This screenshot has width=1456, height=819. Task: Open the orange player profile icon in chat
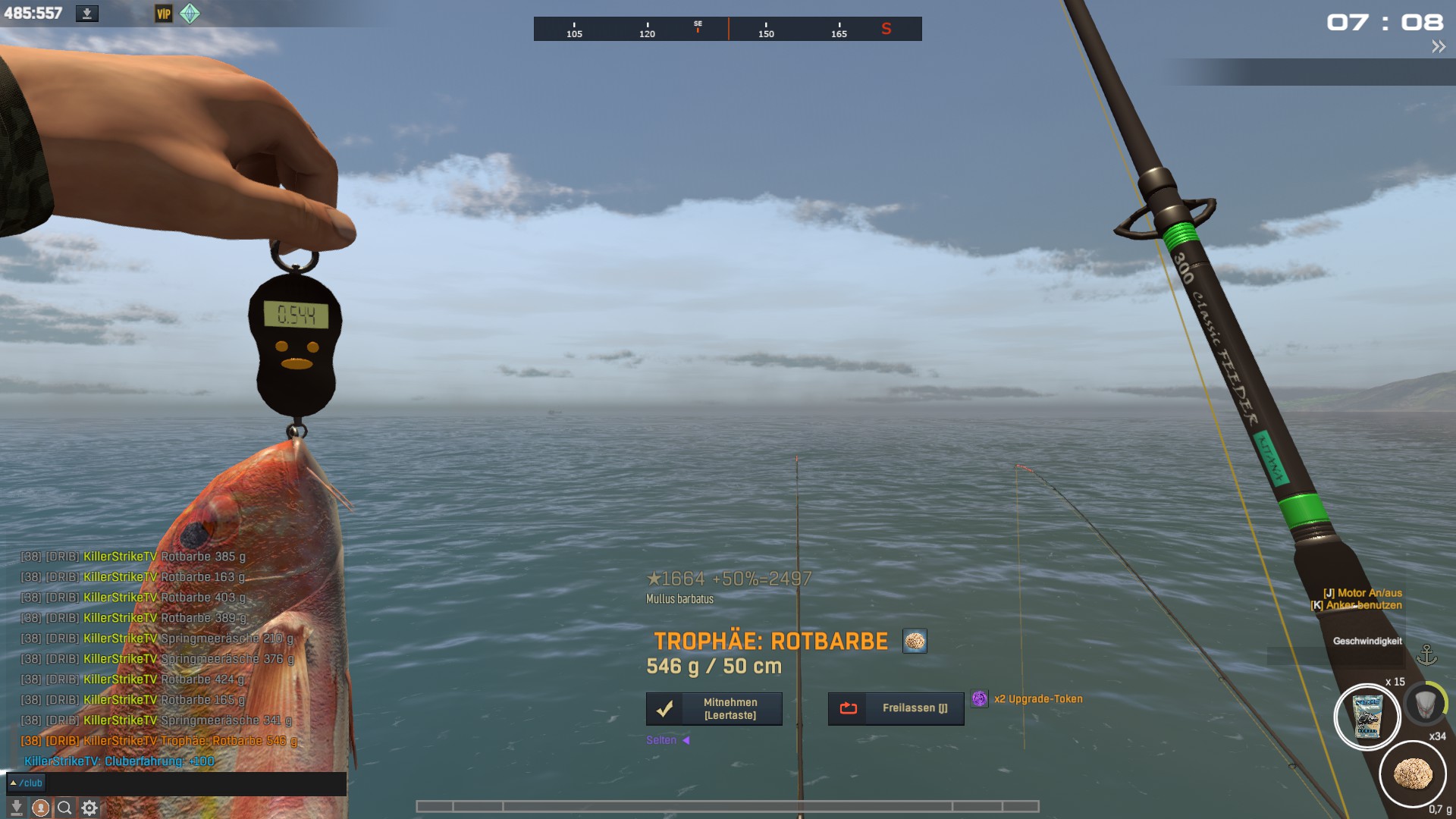coord(41,808)
